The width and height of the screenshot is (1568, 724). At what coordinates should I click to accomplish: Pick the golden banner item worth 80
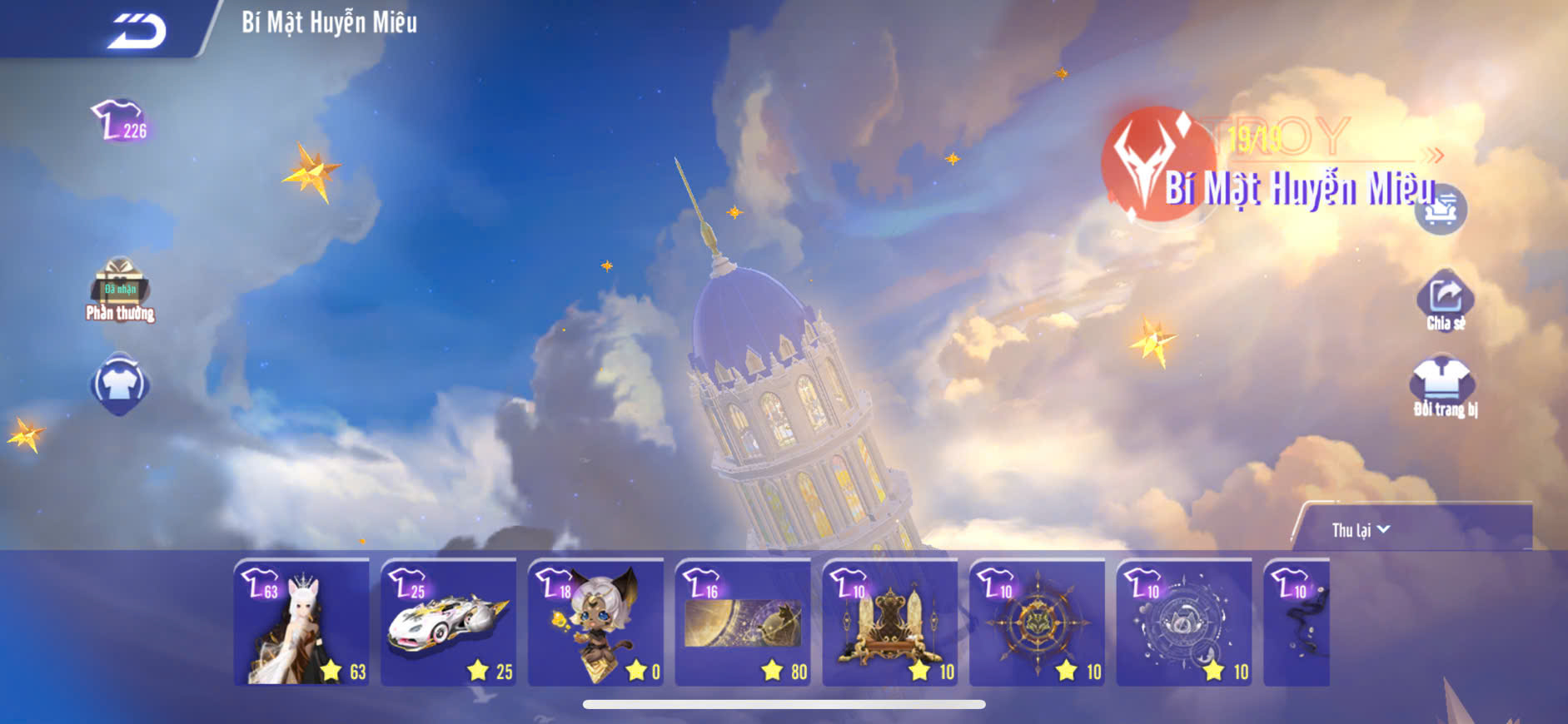tap(743, 622)
